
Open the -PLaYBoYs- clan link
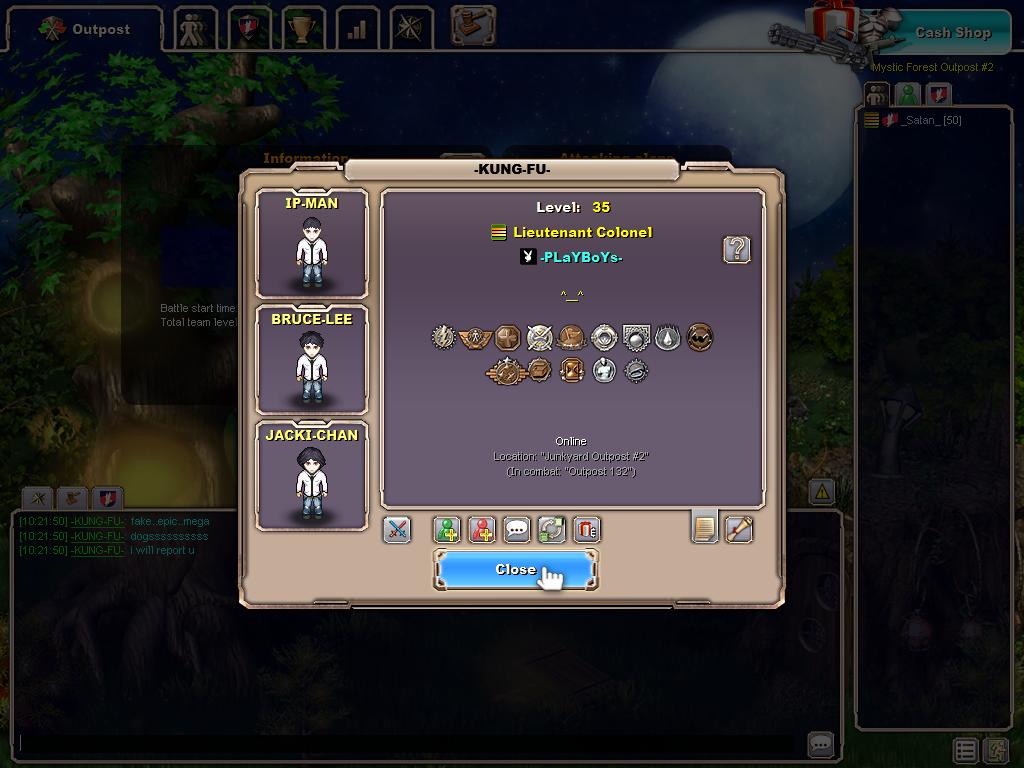(581, 257)
